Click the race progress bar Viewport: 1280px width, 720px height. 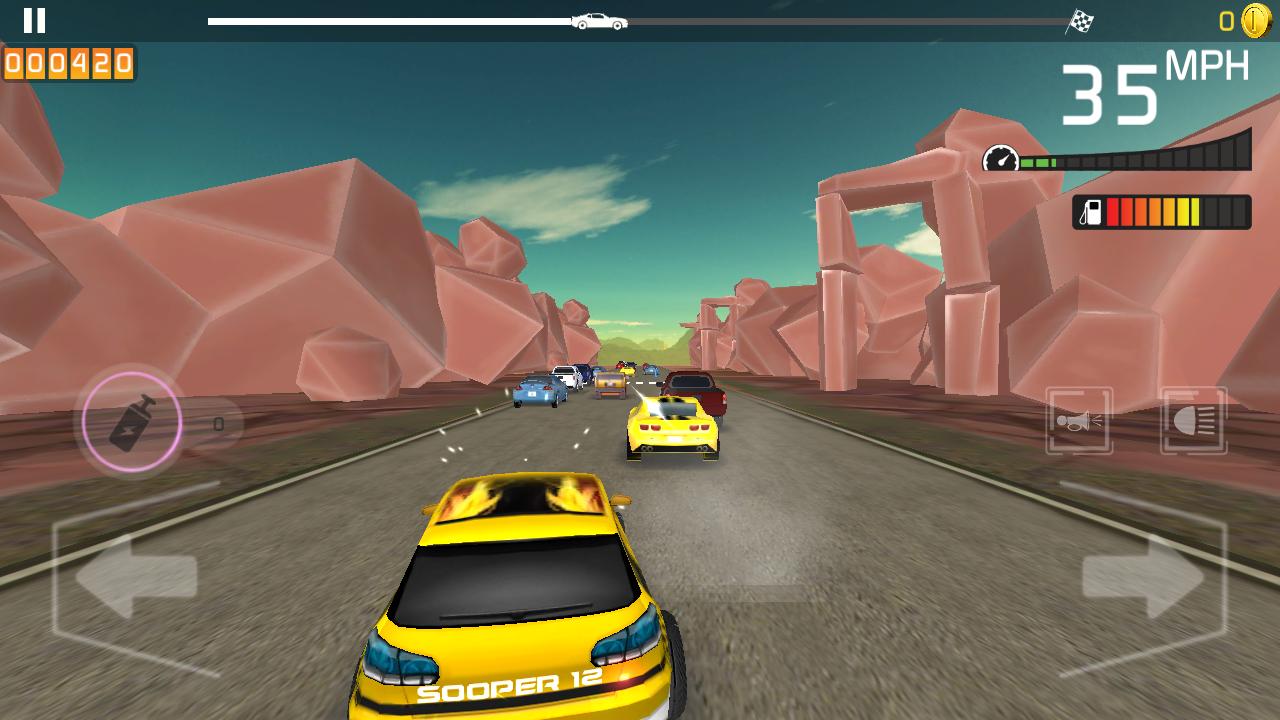pyautogui.click(x=640, y=19)
